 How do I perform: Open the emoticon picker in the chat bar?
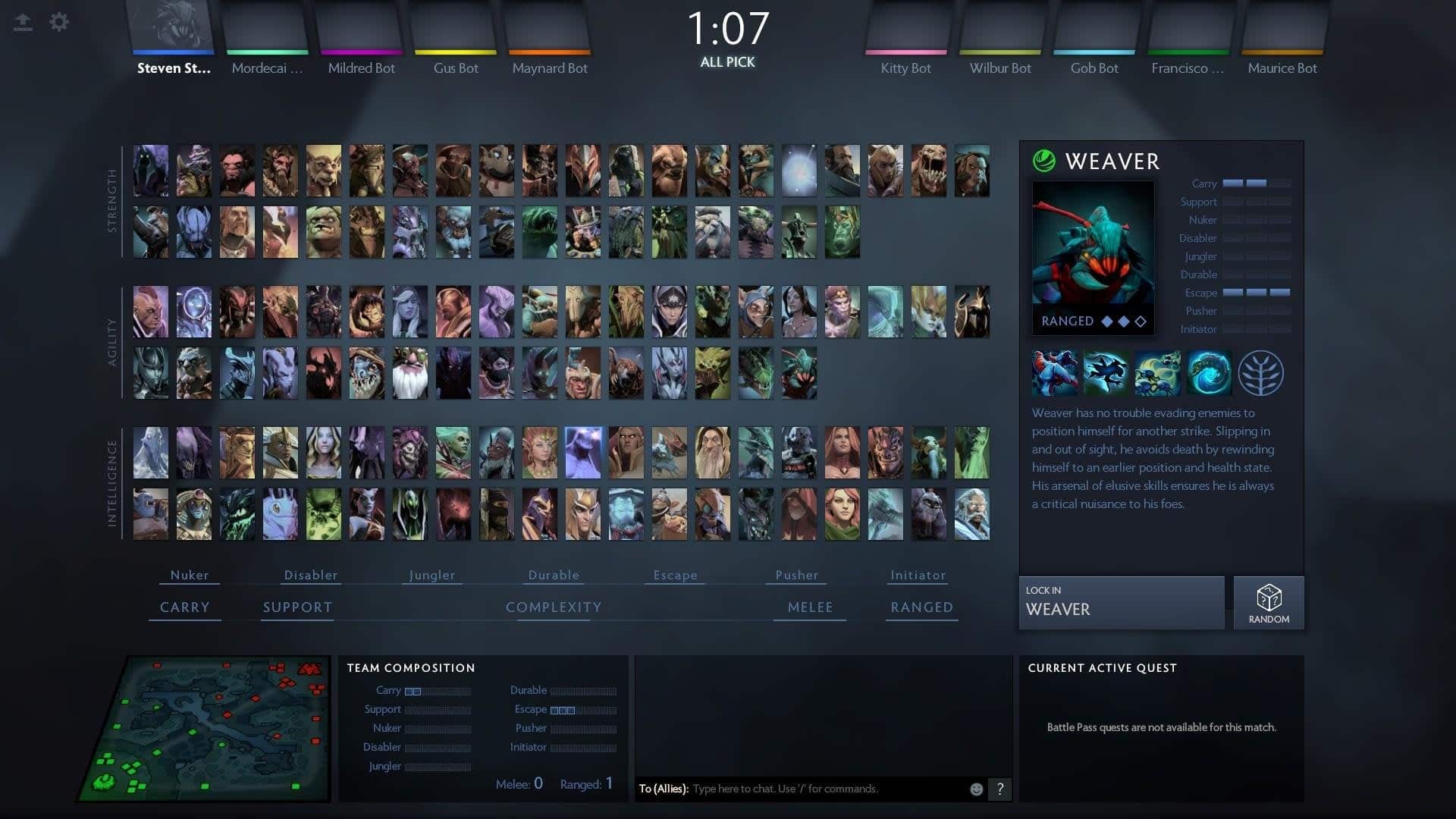tap(975, 789)
